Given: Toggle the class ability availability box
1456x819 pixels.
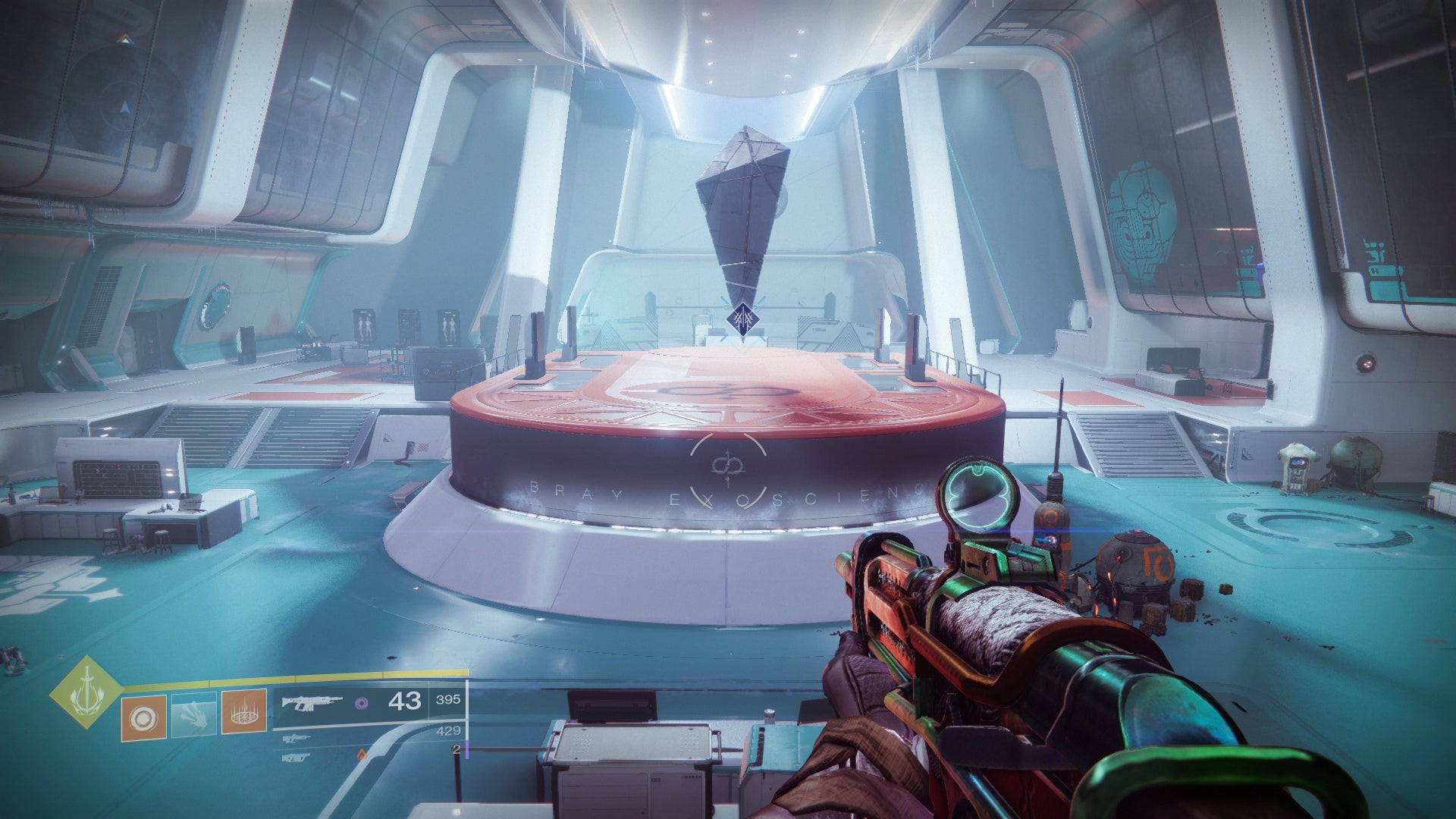Looking at the screenshot, I should (243, 714).
